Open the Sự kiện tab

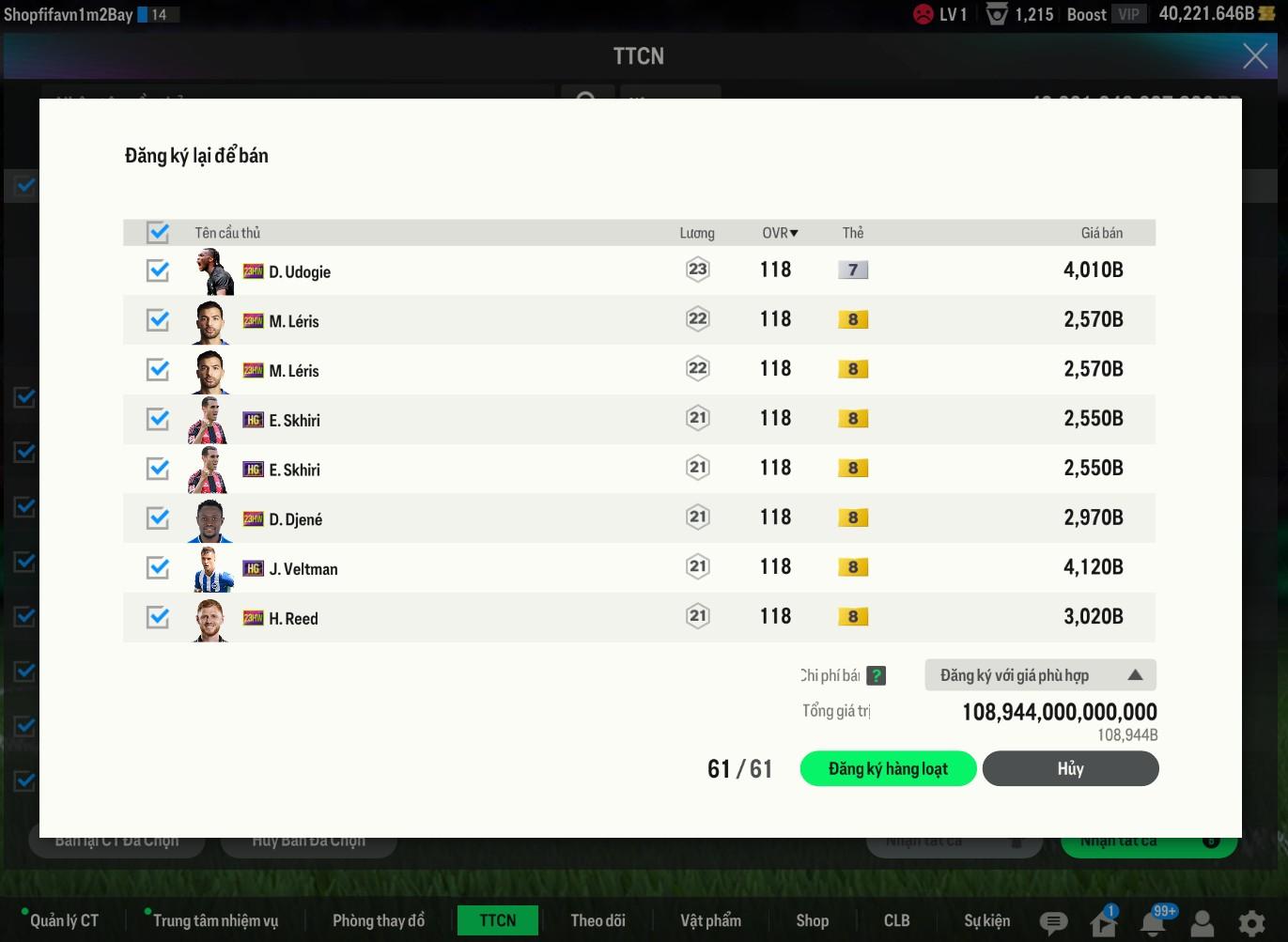click(986, 920)
